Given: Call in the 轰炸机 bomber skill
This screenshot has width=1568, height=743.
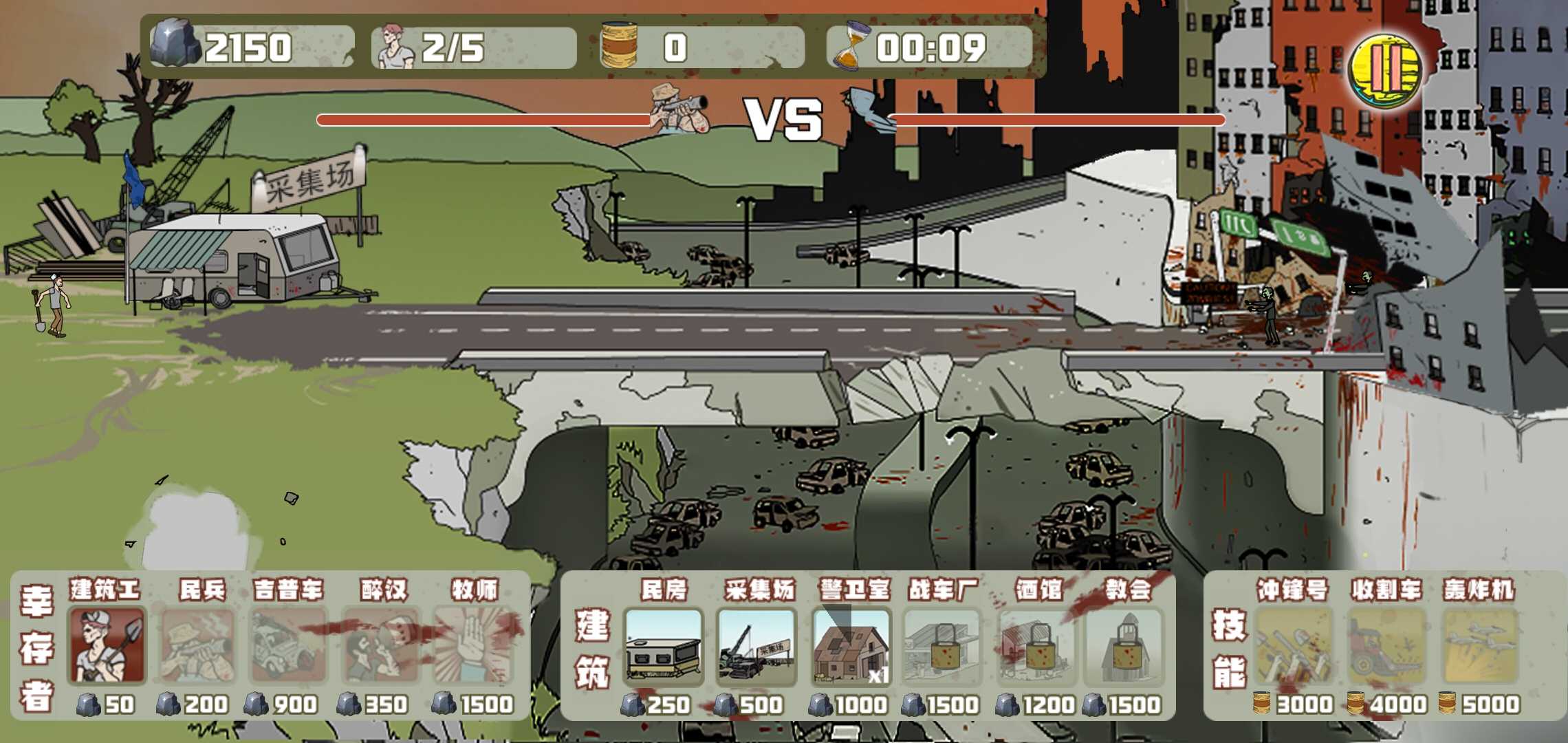Looking at the screenshot, I should point(1479,647).
